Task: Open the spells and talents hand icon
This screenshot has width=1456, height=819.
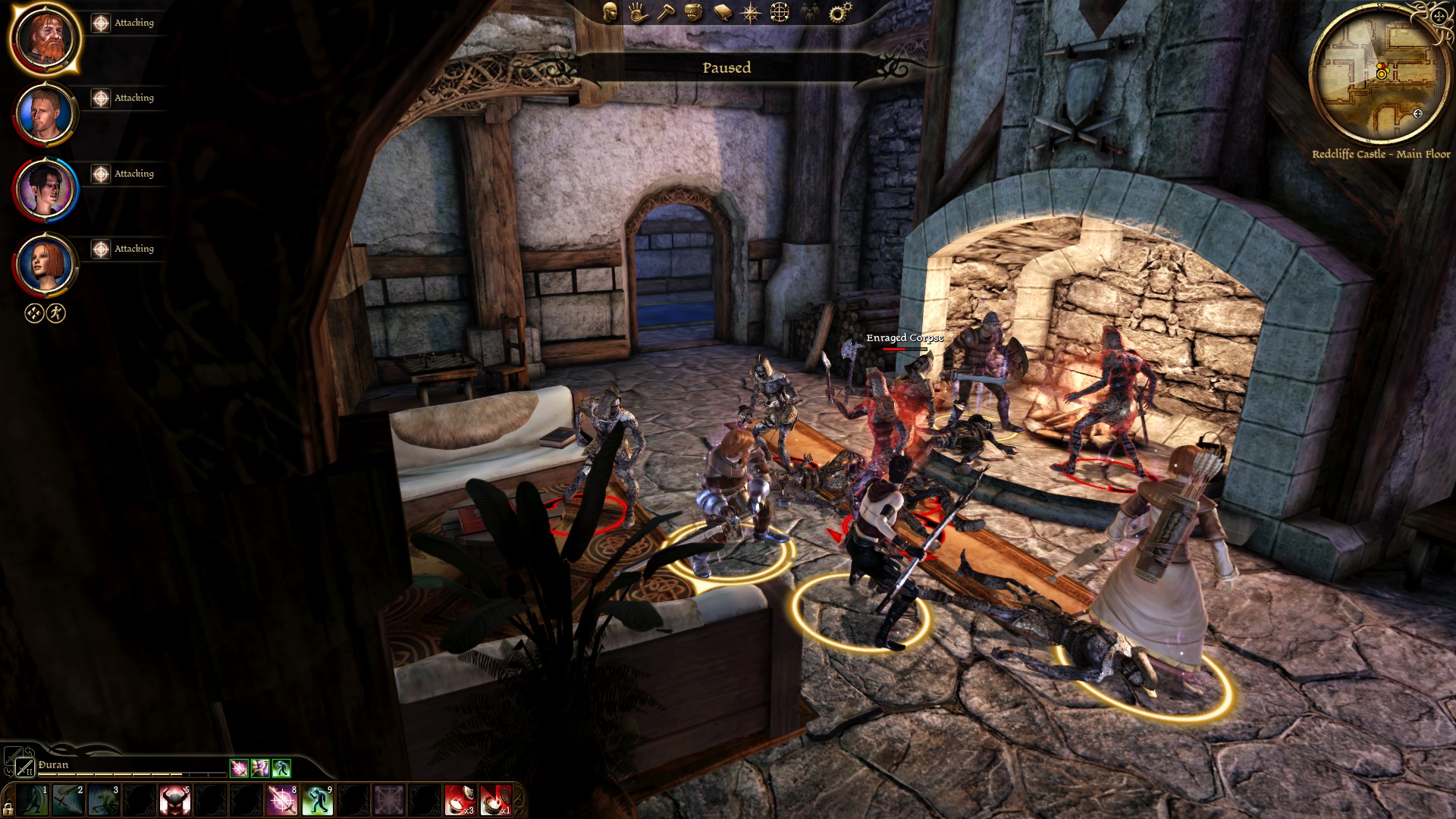Action: point(638,12)
